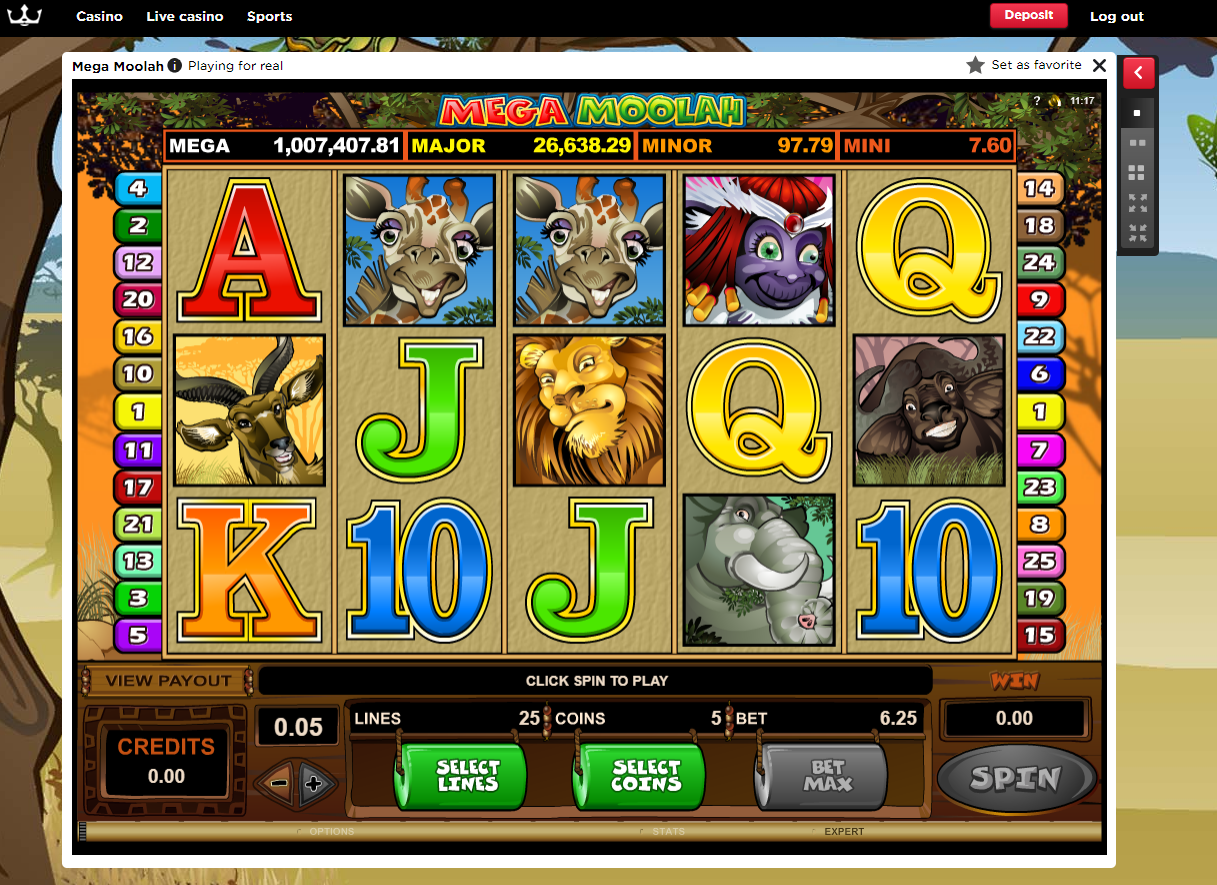
Task: Open the question mark help icon
Action: click(1037, 101)
